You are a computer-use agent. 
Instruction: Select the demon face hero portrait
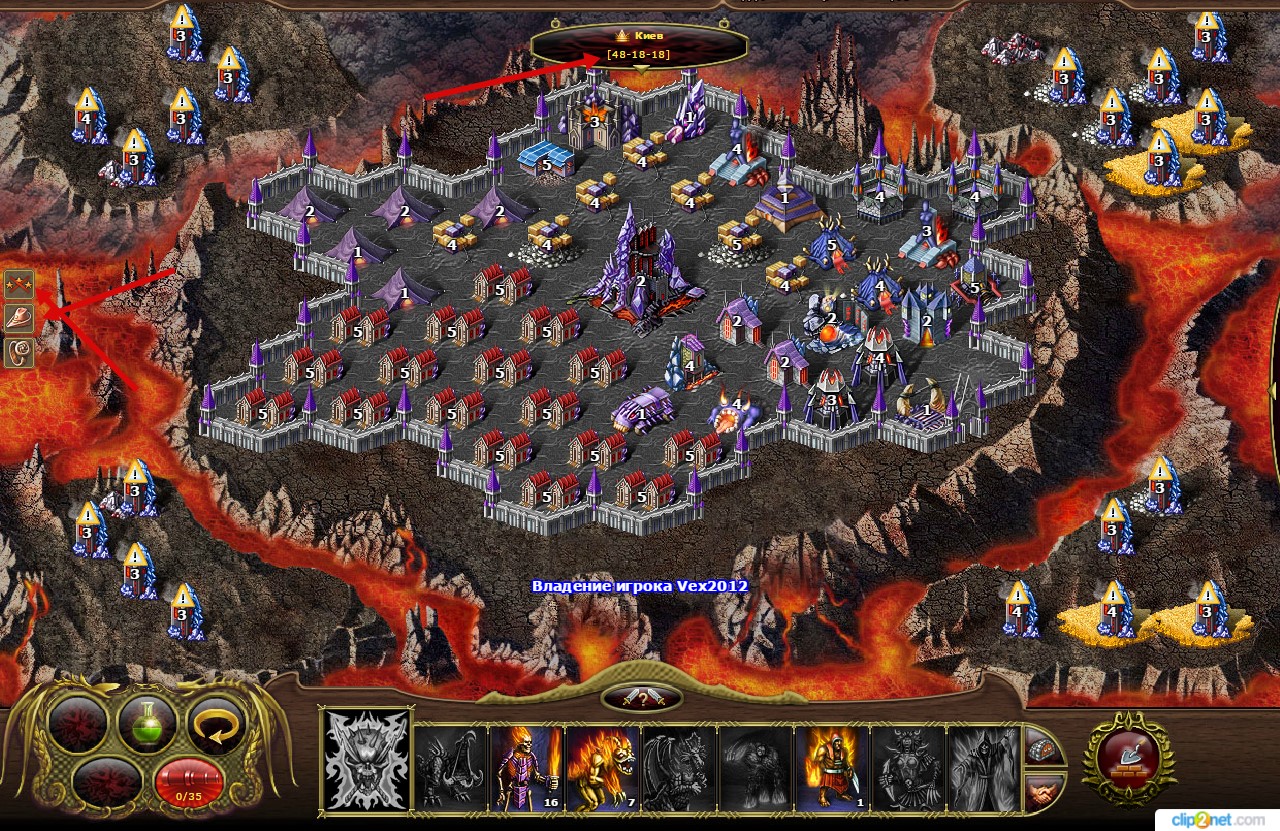(365, 761)
